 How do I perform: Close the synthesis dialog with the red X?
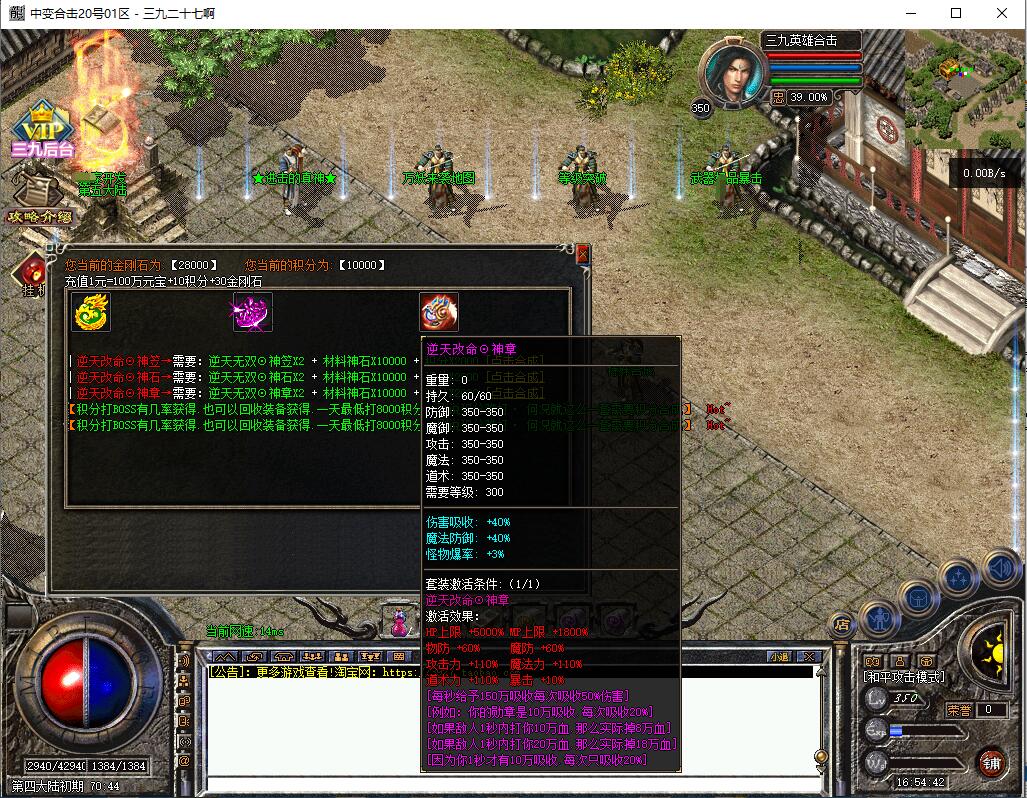[583, 255]
